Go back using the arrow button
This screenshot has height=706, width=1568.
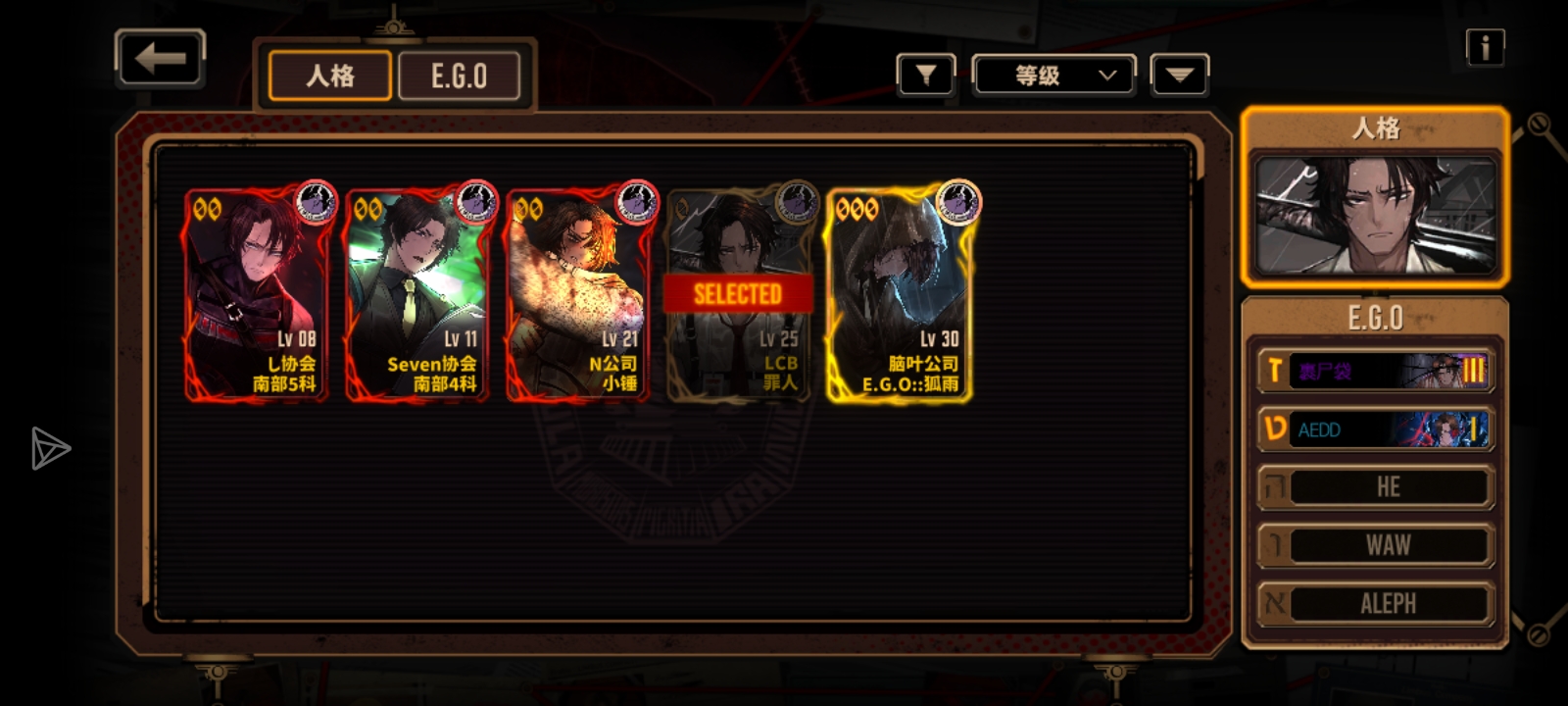pyautogui.click(x=160, y=59)
